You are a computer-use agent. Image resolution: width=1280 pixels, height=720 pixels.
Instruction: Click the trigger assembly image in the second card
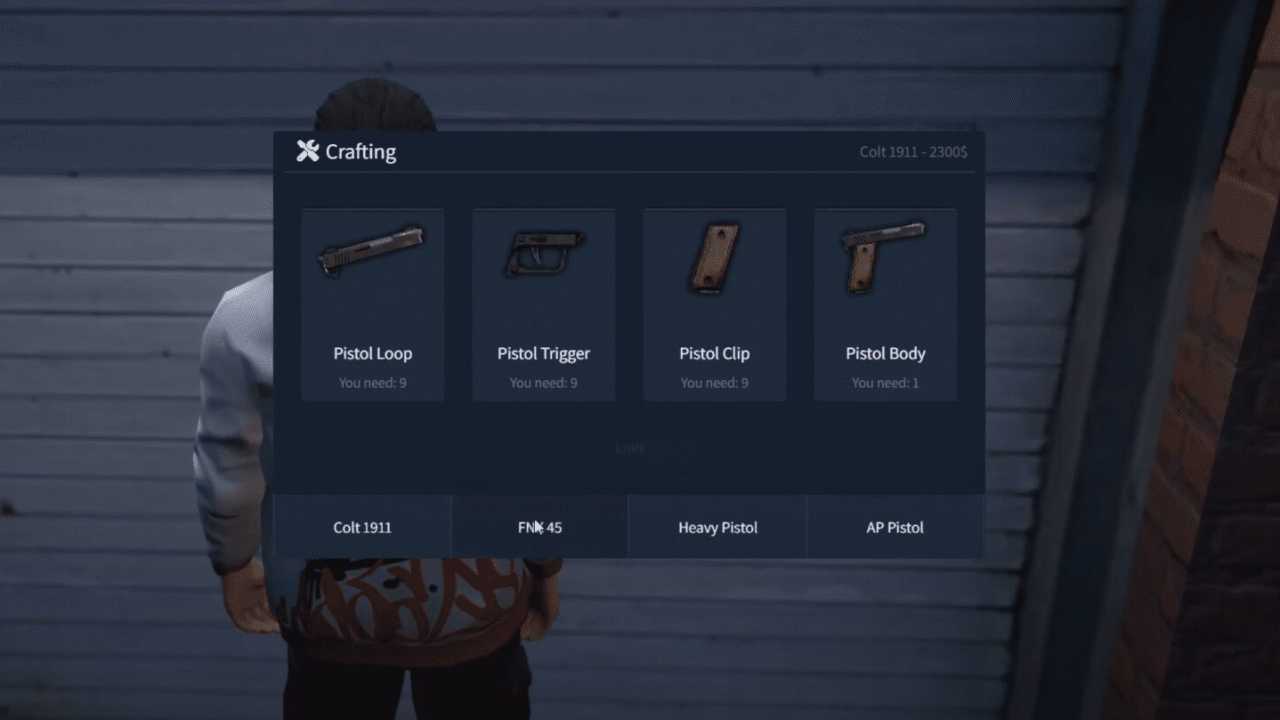(543, 253)
